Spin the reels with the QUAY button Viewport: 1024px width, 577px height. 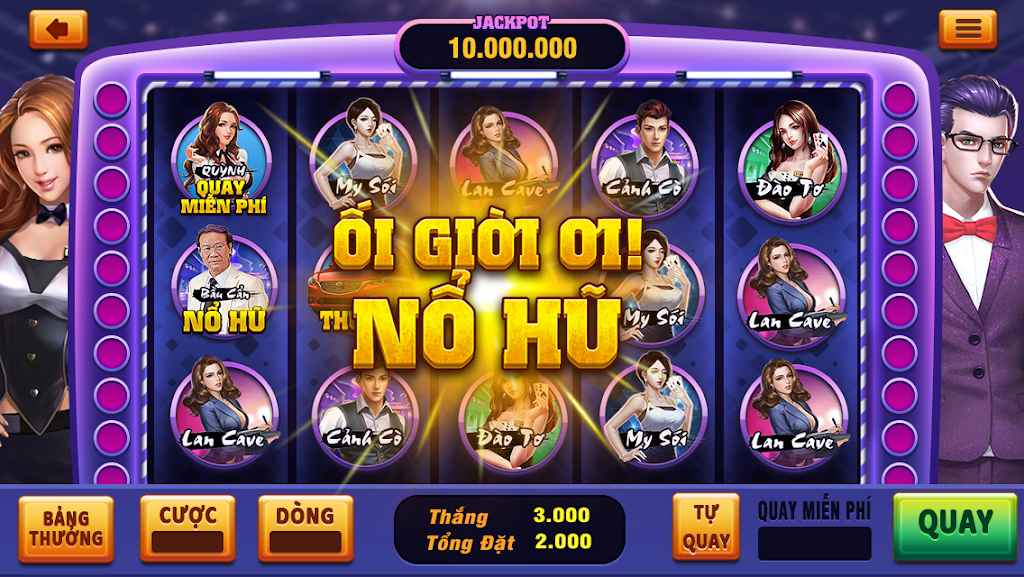click(x=954, y=524)
